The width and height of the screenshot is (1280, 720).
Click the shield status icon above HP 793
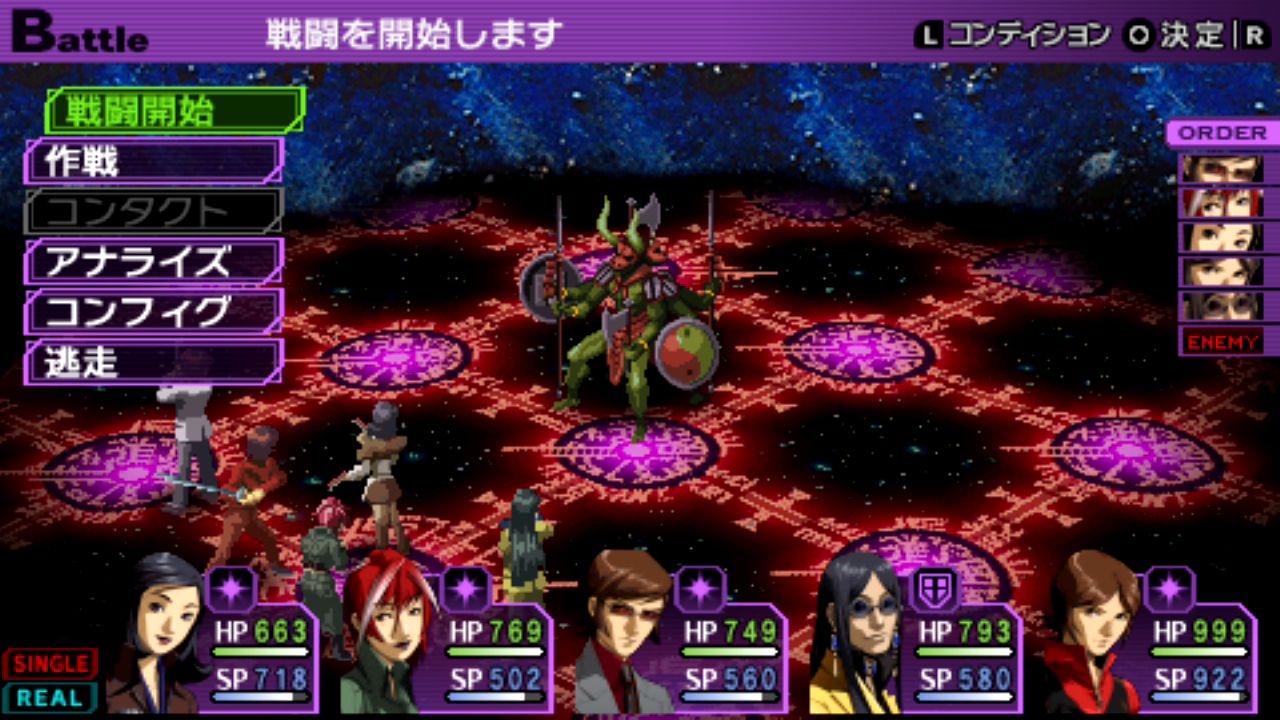[x=934, y=589]
